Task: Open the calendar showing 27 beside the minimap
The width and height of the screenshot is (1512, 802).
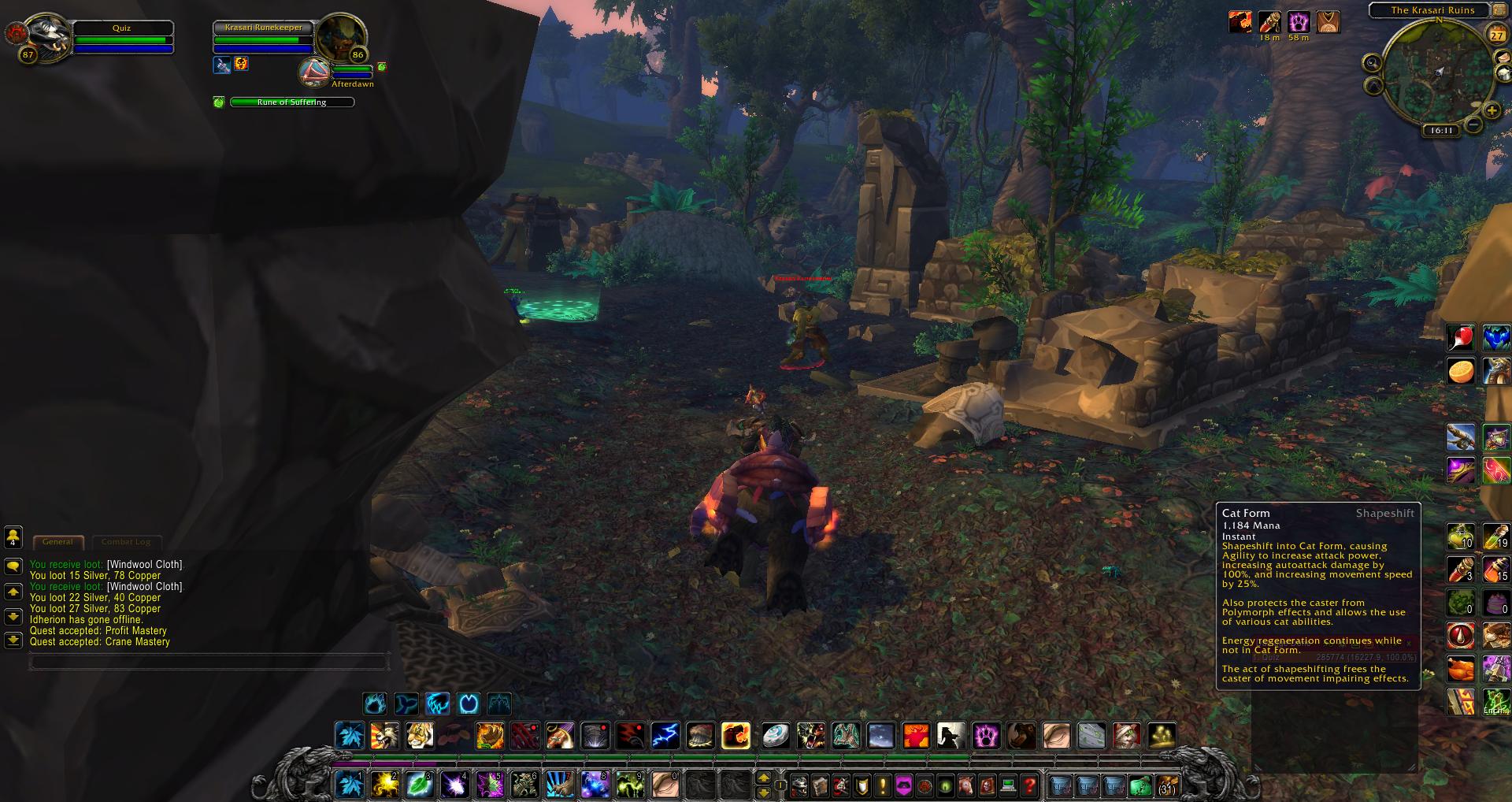Action: coord(1498,35)
